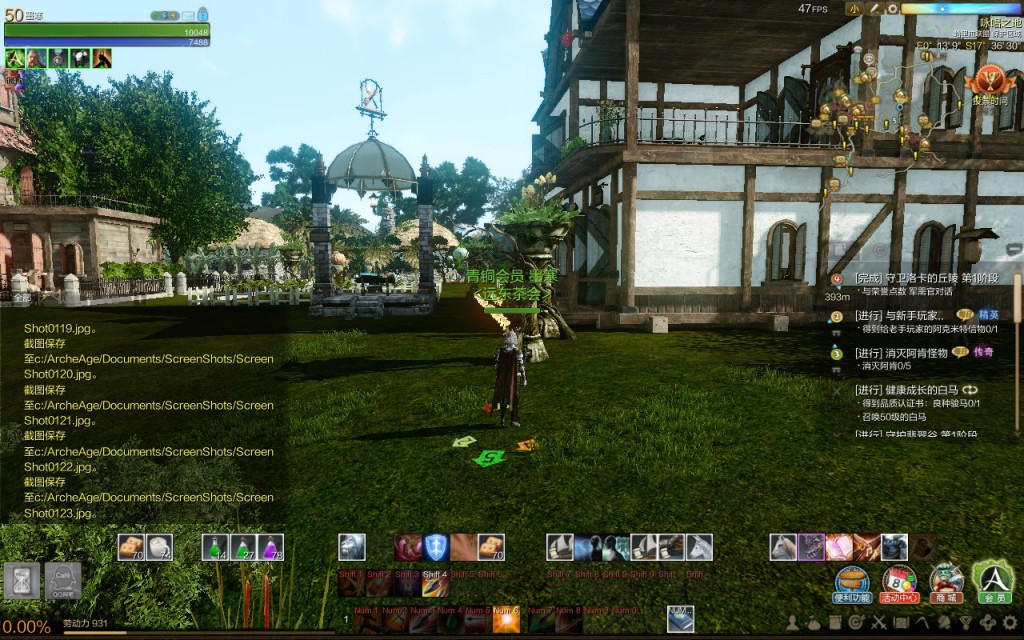Open the 便利功能 convenience menu
The image size is (1024, 640).
(852, 580)
